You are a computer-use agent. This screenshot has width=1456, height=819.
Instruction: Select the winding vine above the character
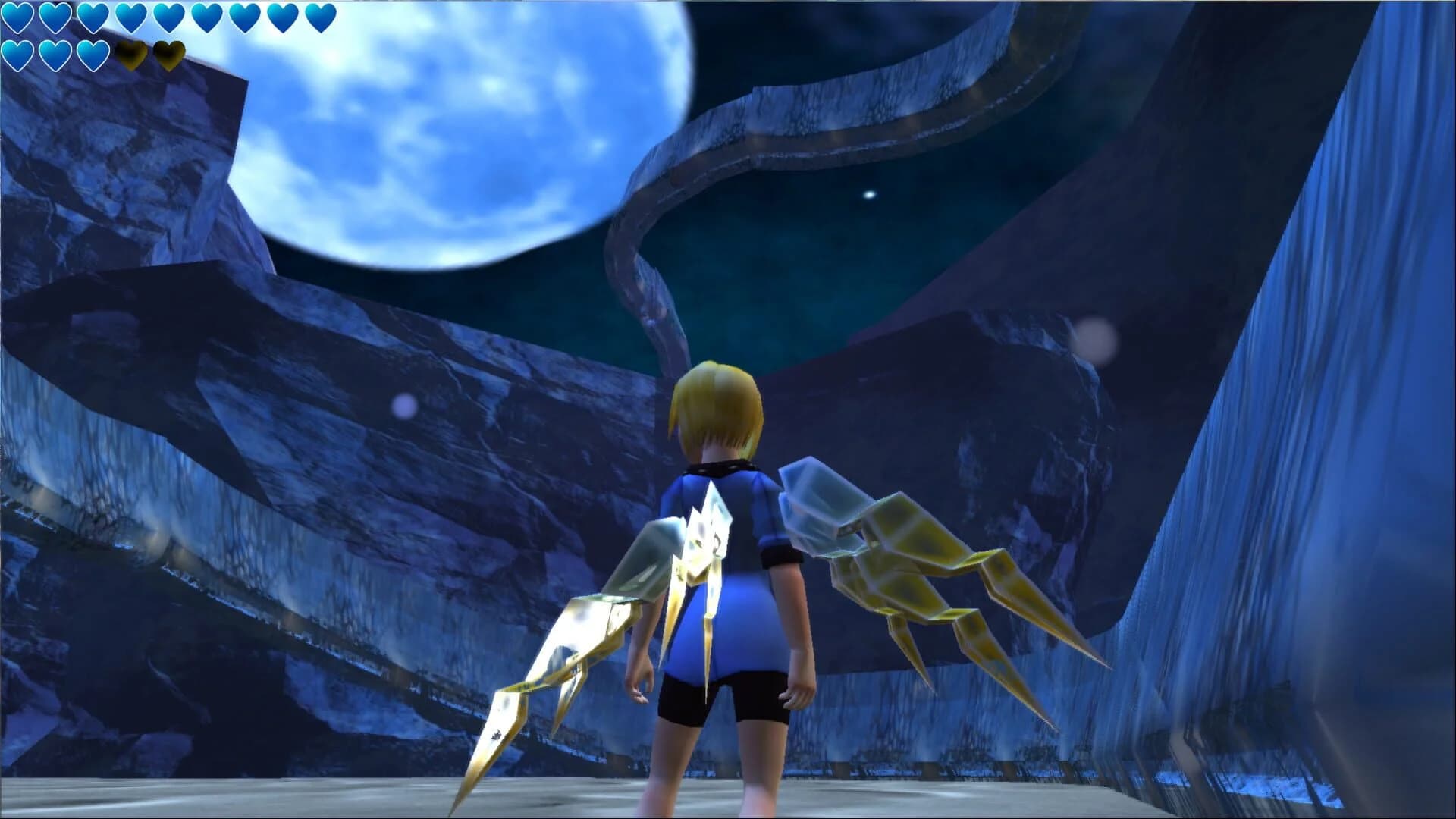(x=667, y=227)
